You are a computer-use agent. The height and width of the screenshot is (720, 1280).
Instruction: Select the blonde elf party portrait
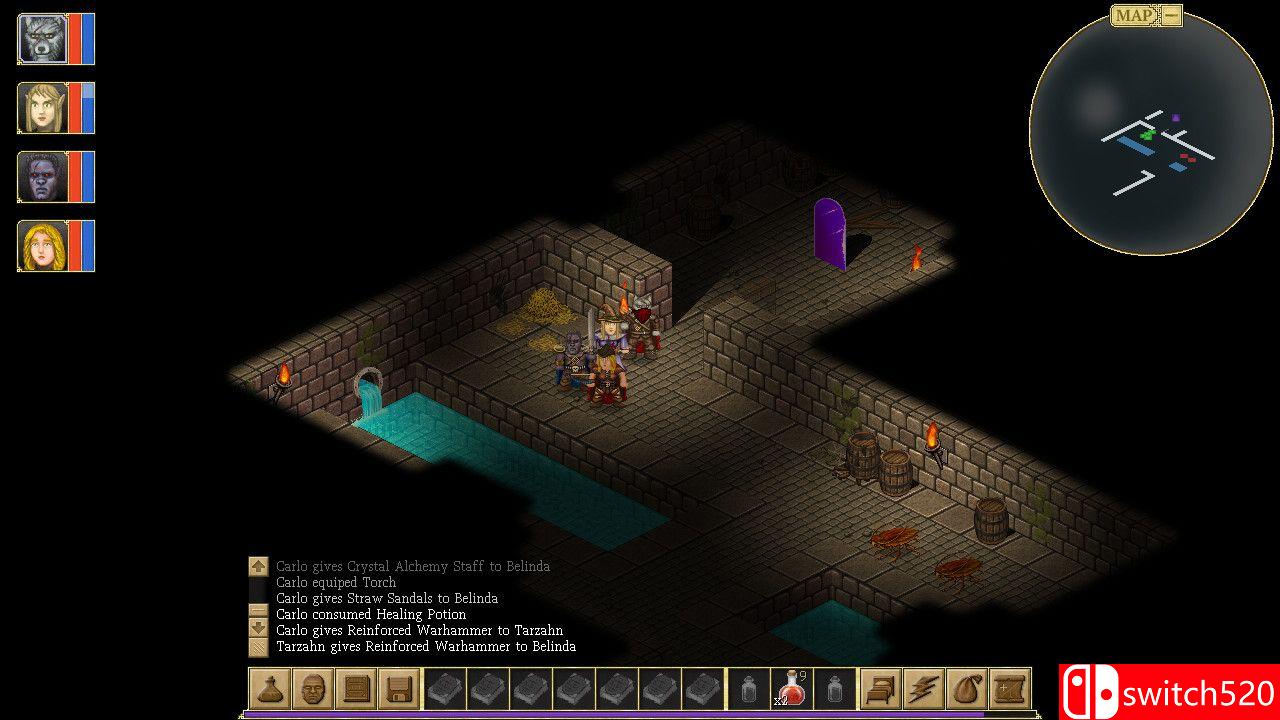42,108
